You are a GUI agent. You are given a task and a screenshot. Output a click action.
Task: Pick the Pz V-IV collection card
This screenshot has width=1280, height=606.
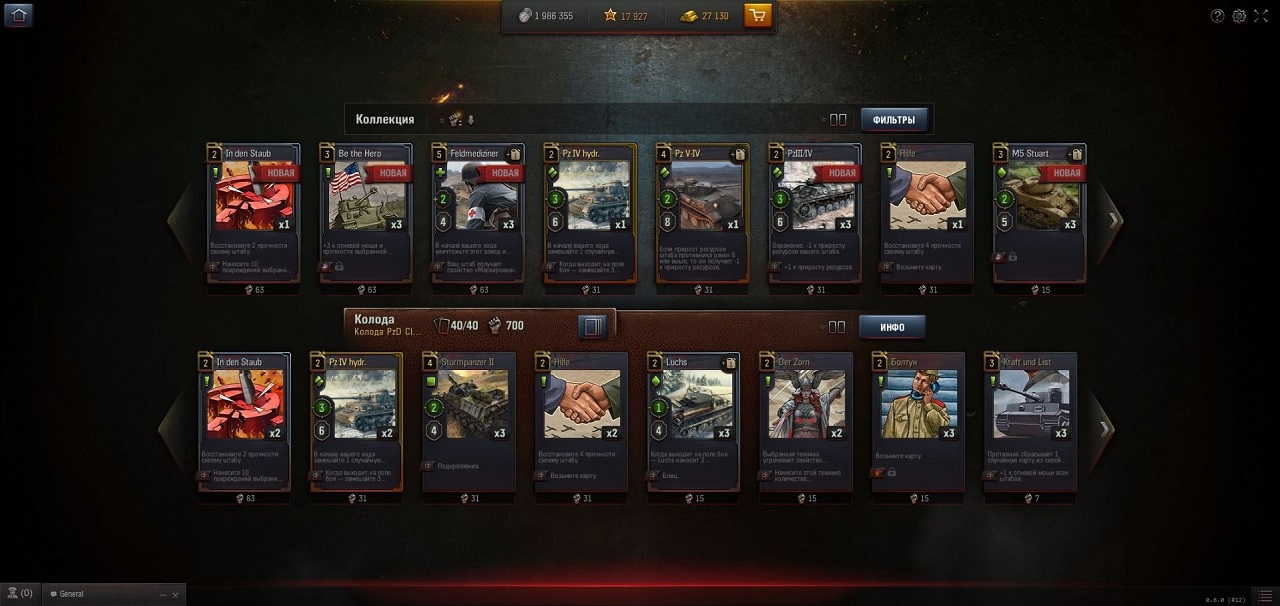click(x=702, y=212)
